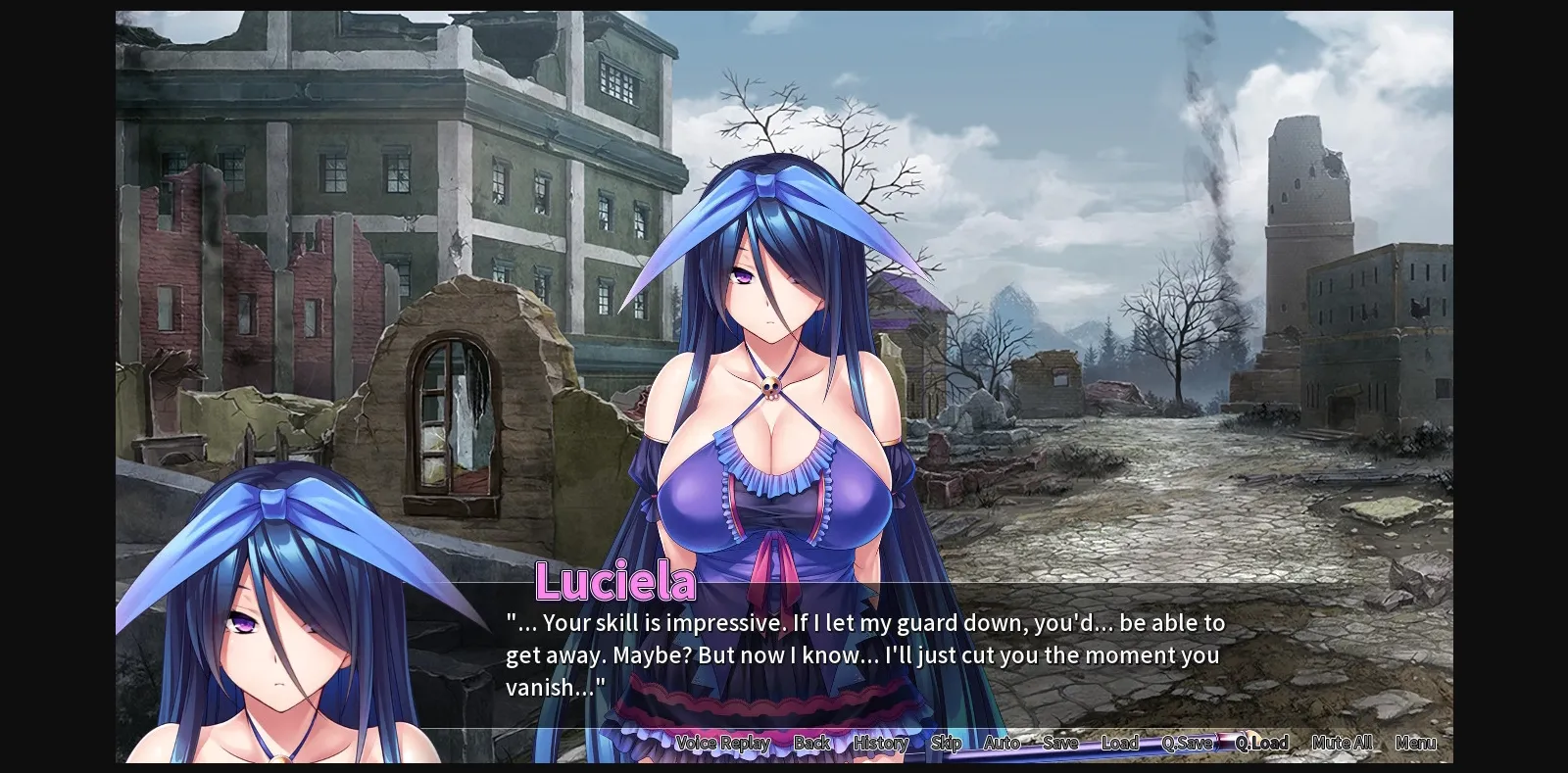Click the dialogue window background to continue
This screenshot has width=1568, height=773.
(x=1274, y=656)
